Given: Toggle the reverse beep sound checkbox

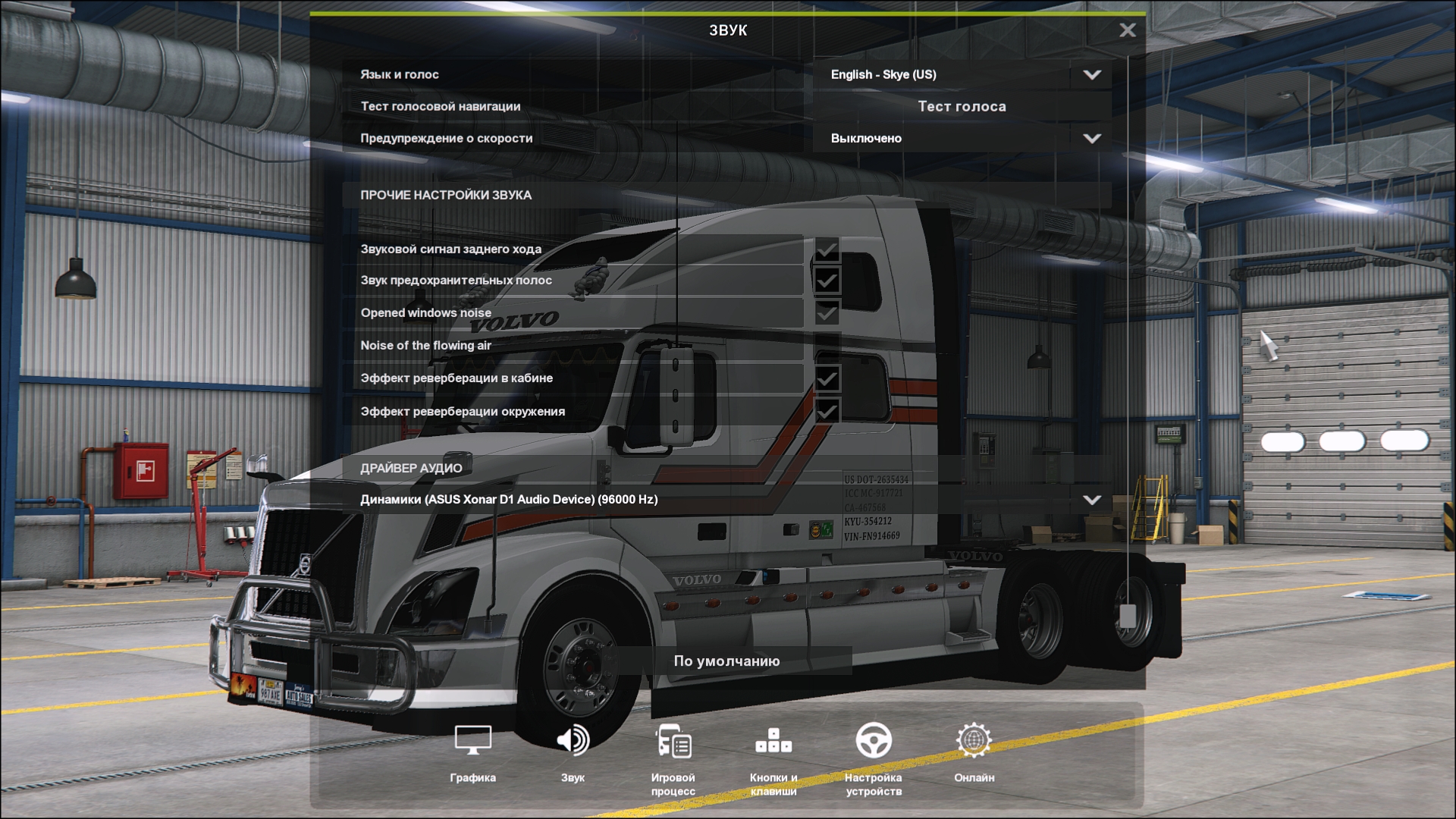Looking at the screenshot, I should point(827,249).
